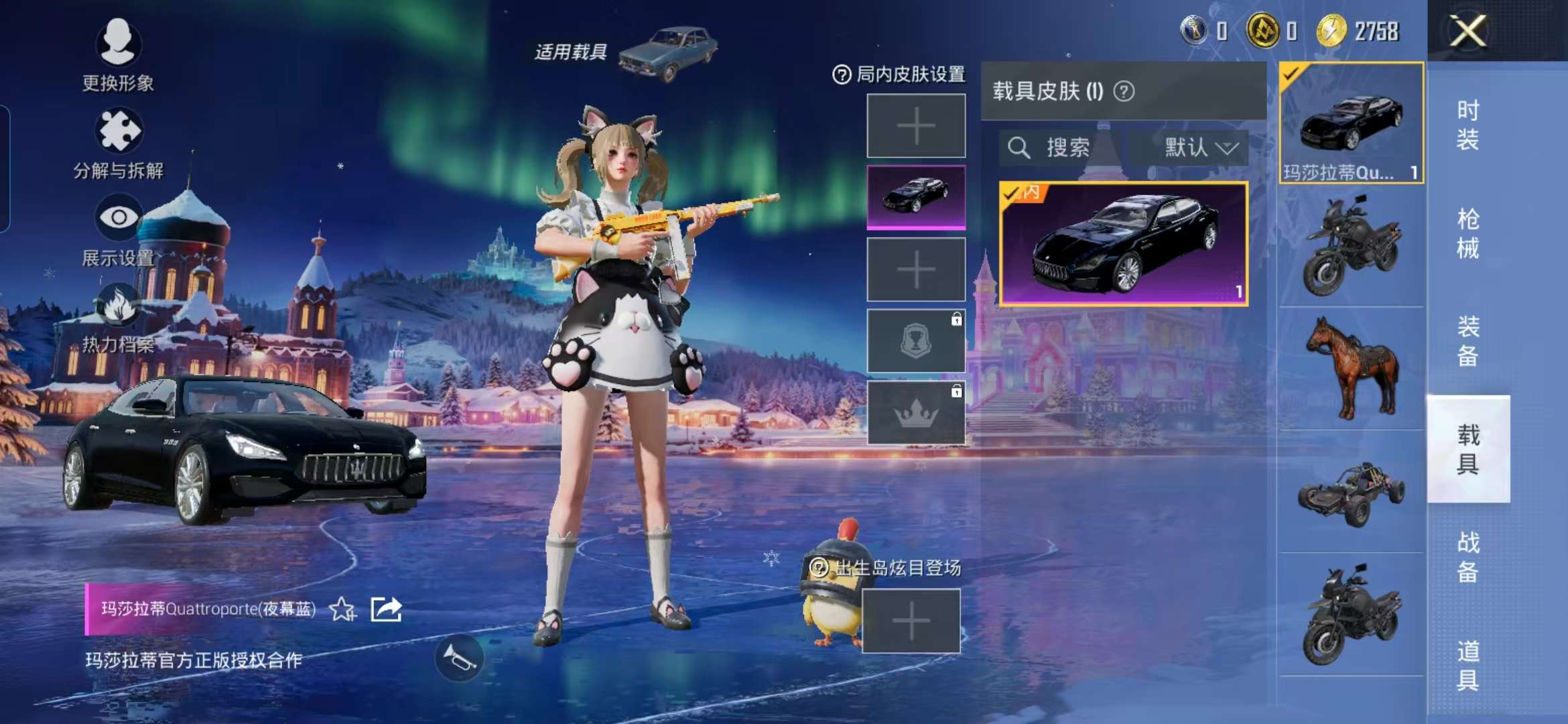The image size is (1568, 724).
Task: Open 局内皮肤设置 in-match skin settings help
Action: (x=842, y=74)
